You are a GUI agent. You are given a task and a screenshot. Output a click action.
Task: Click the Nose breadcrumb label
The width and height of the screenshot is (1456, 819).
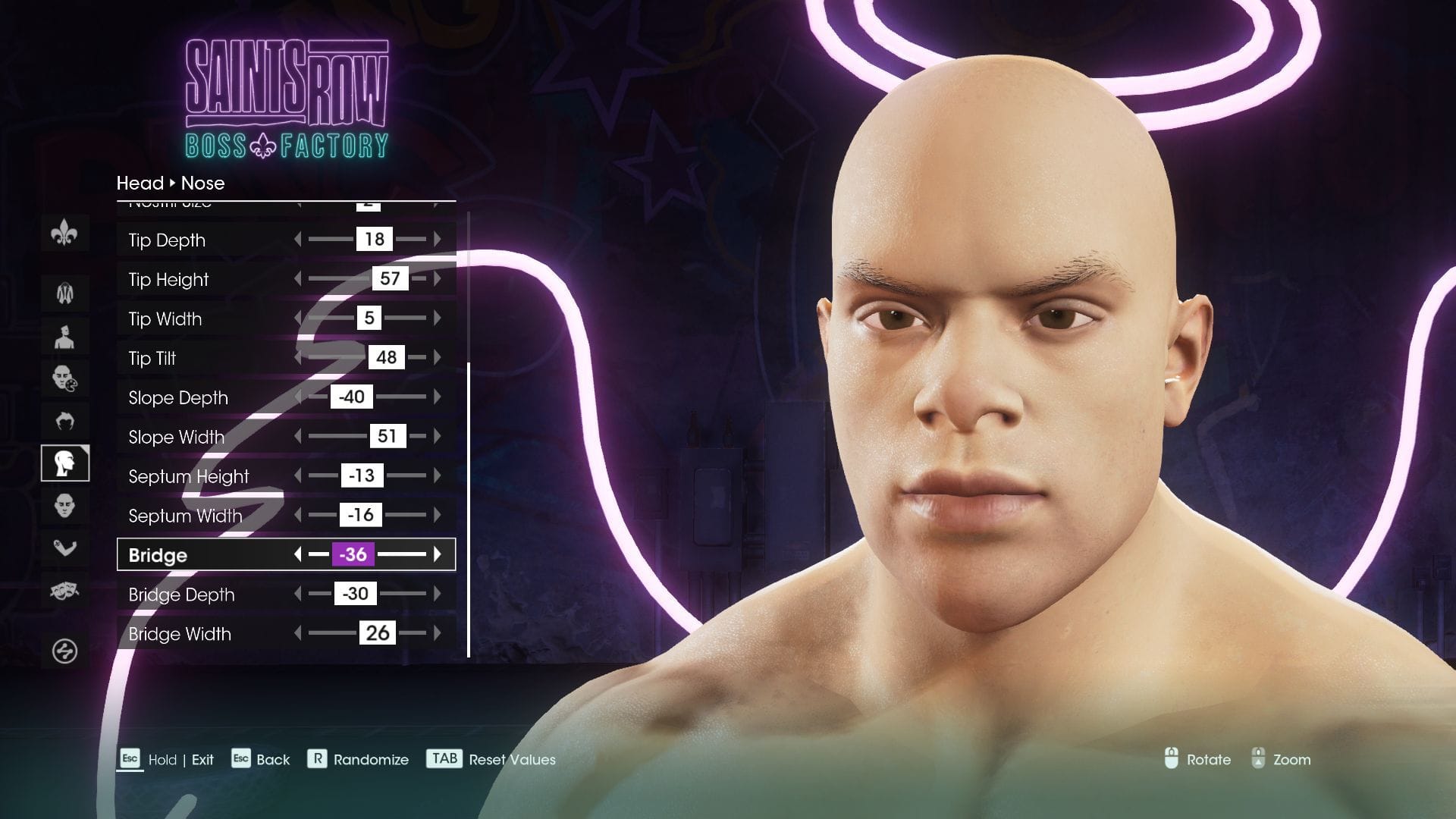202,184
